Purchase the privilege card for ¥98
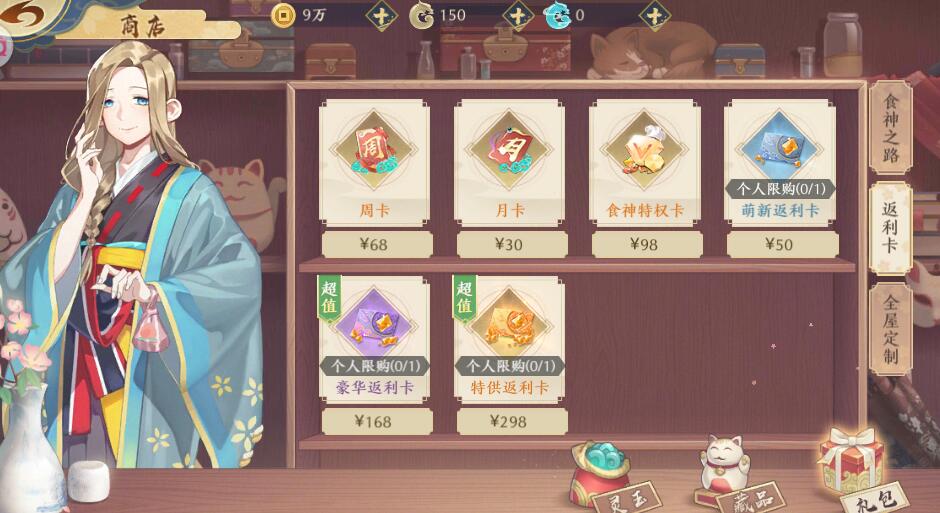The image size is (940, 513). tap(644, 244)
